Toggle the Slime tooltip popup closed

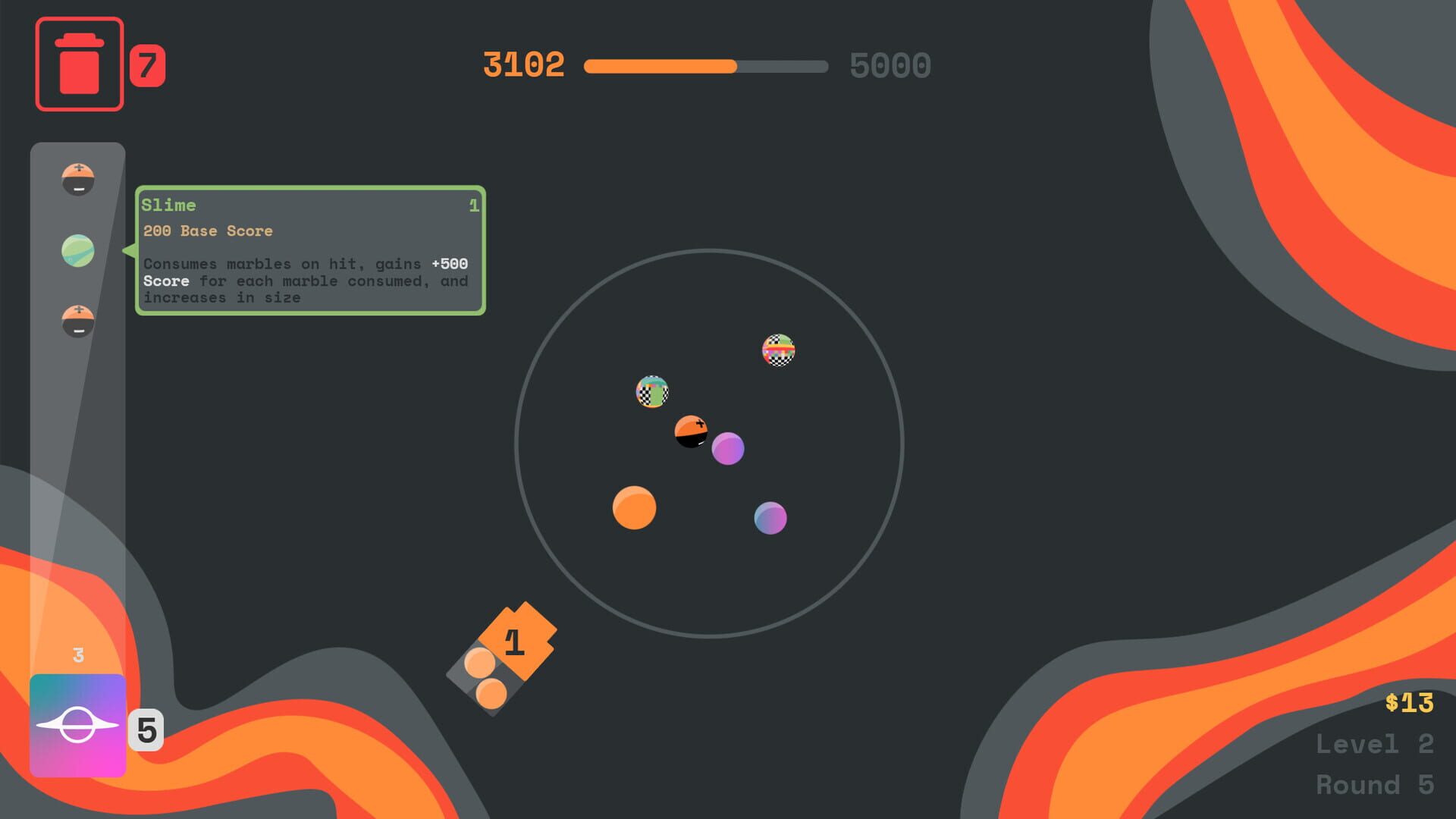tap(311, 250)
